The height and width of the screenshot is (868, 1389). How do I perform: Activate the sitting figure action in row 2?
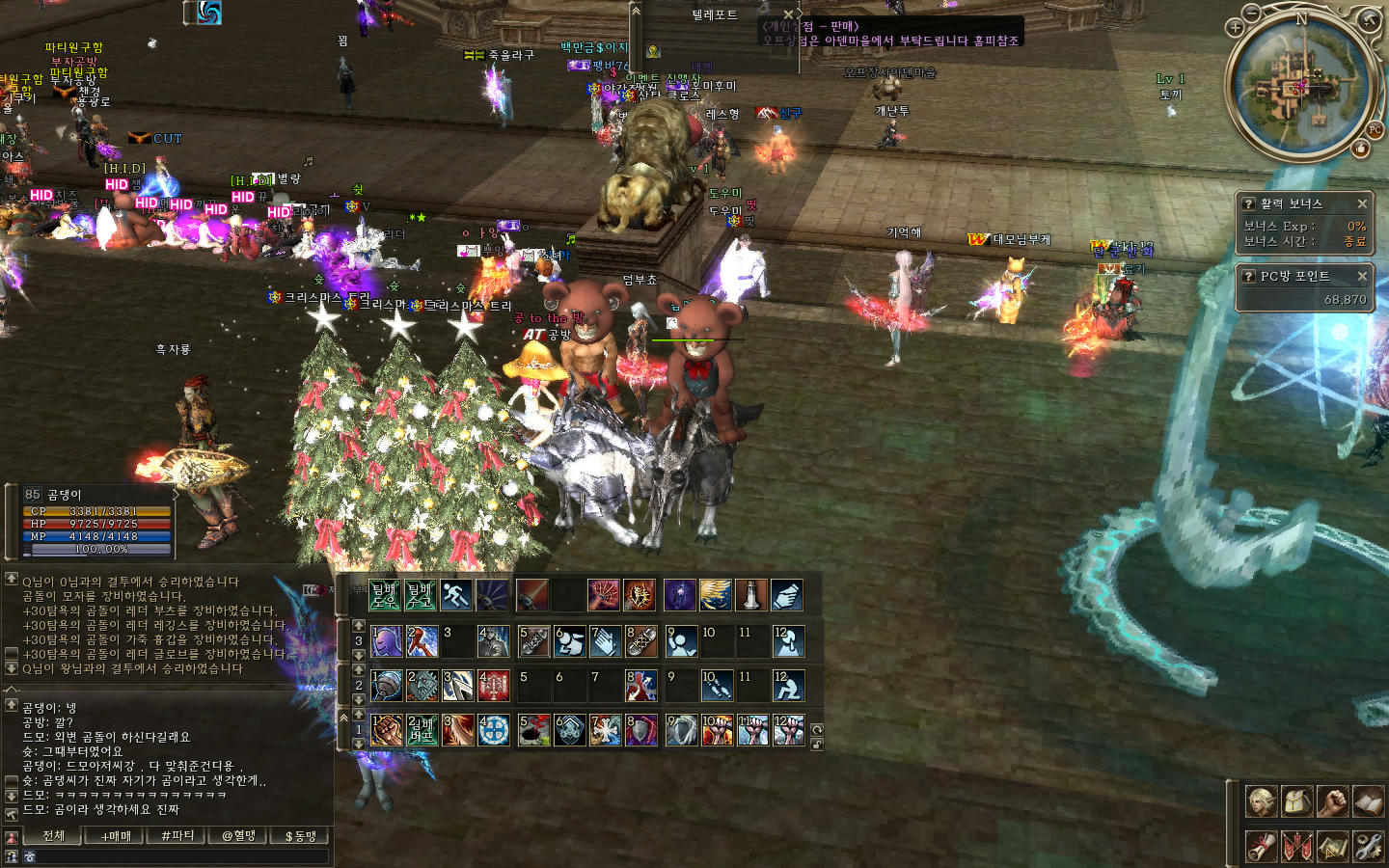tap(788, 686)
